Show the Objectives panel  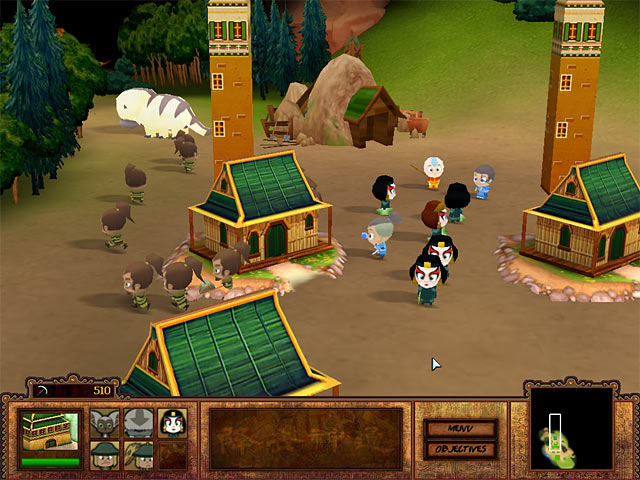pos(460,449)
